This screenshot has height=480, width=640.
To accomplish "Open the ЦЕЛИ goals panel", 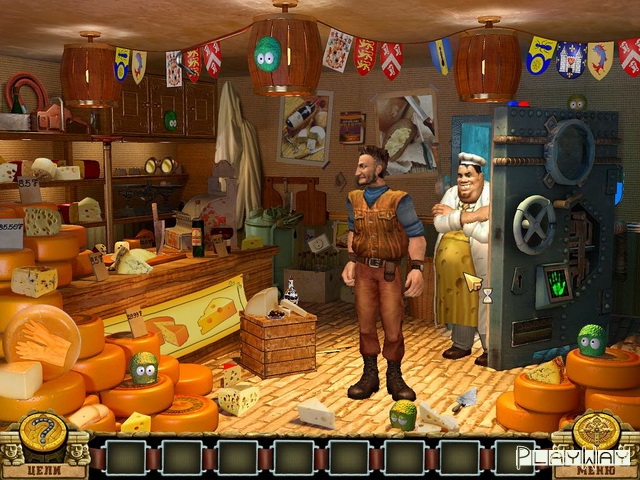I will tap(42, 467).
